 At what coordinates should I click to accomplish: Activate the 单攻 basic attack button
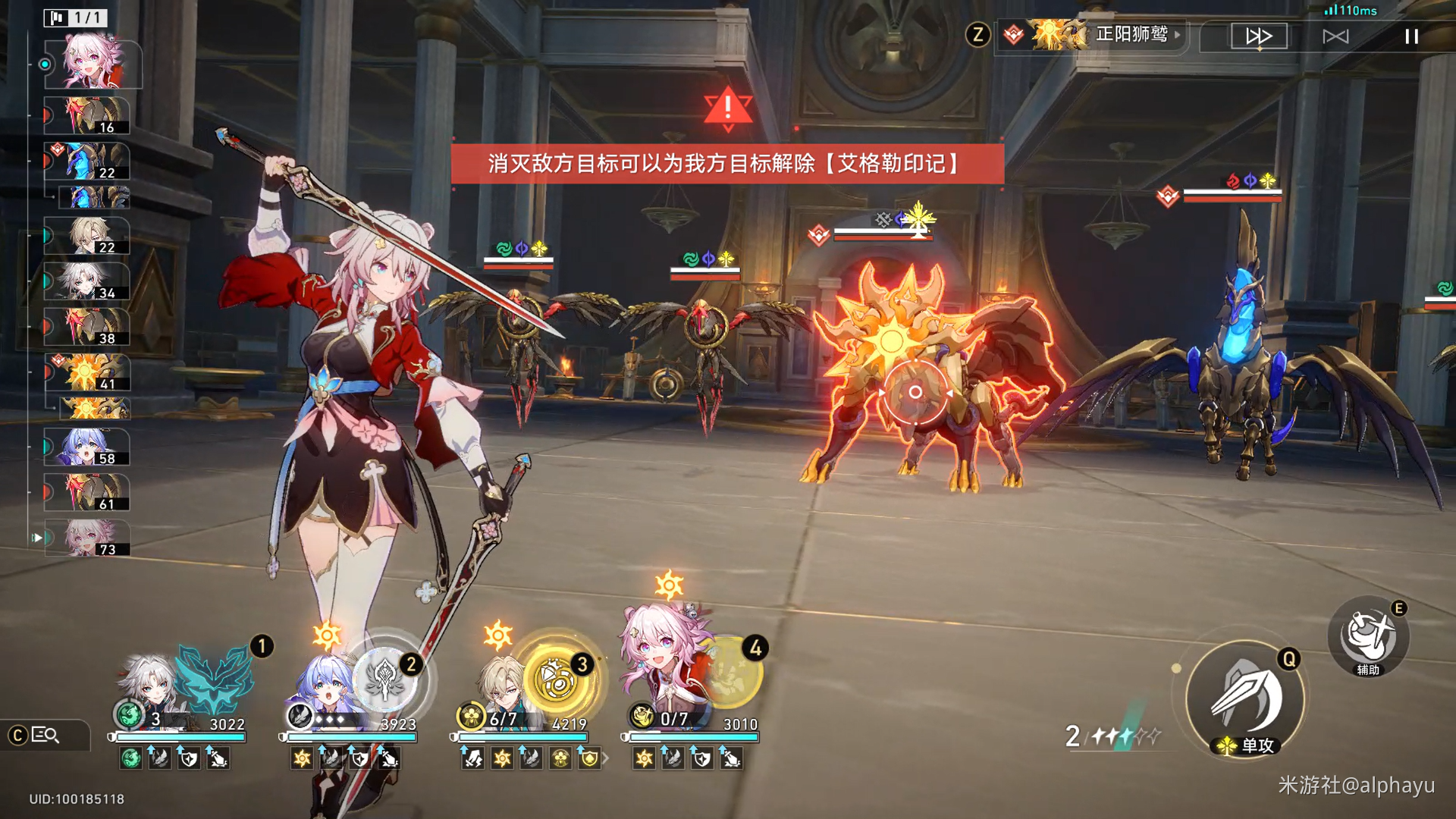click(x=1244, y=699)
